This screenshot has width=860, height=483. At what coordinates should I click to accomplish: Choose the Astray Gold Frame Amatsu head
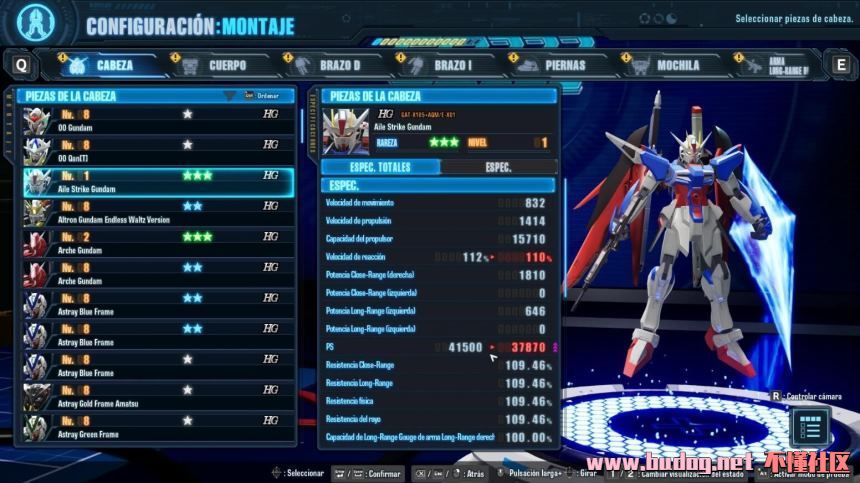tap(158, 397)
